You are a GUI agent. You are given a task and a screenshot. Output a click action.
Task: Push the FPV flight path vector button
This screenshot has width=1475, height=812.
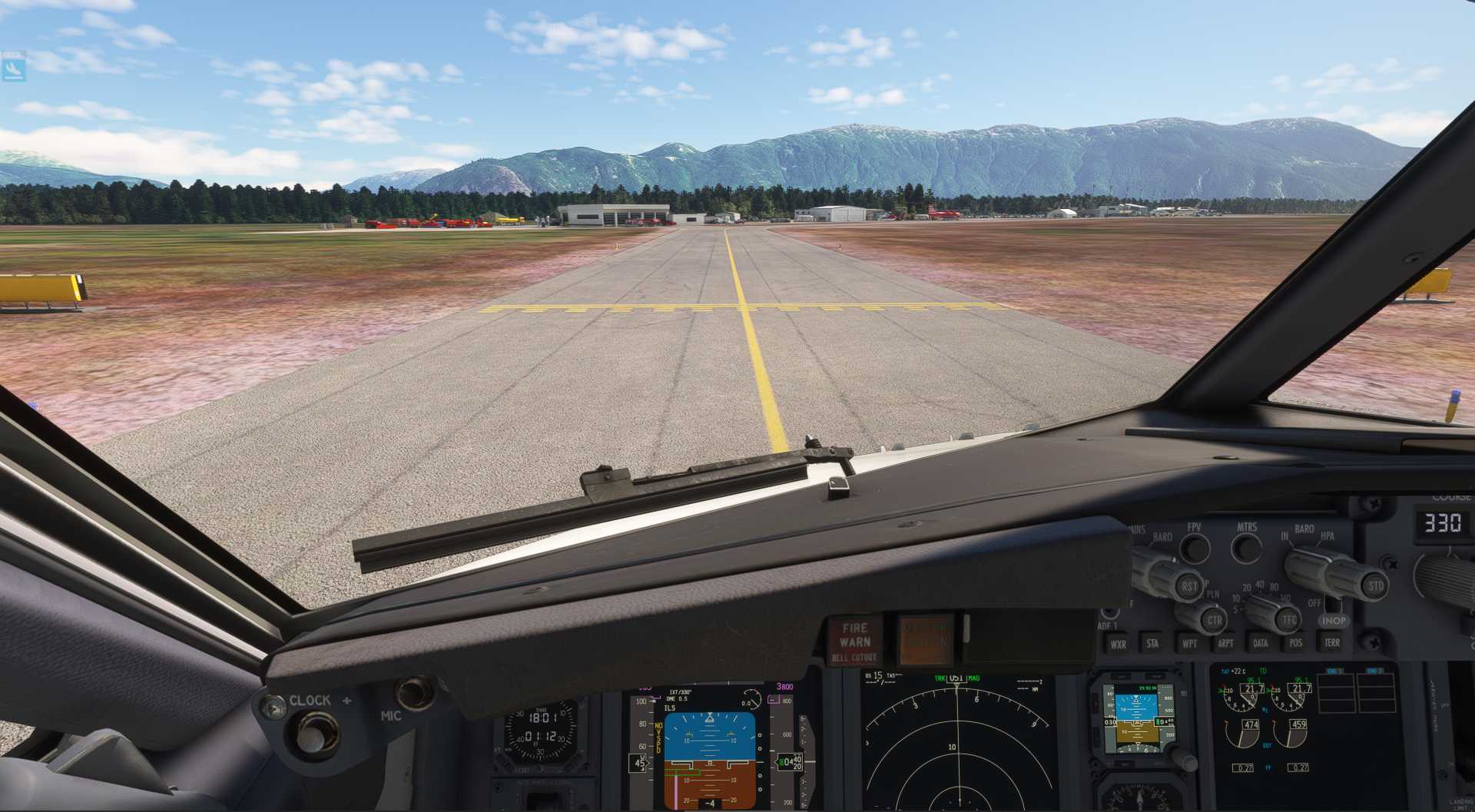1195,548
